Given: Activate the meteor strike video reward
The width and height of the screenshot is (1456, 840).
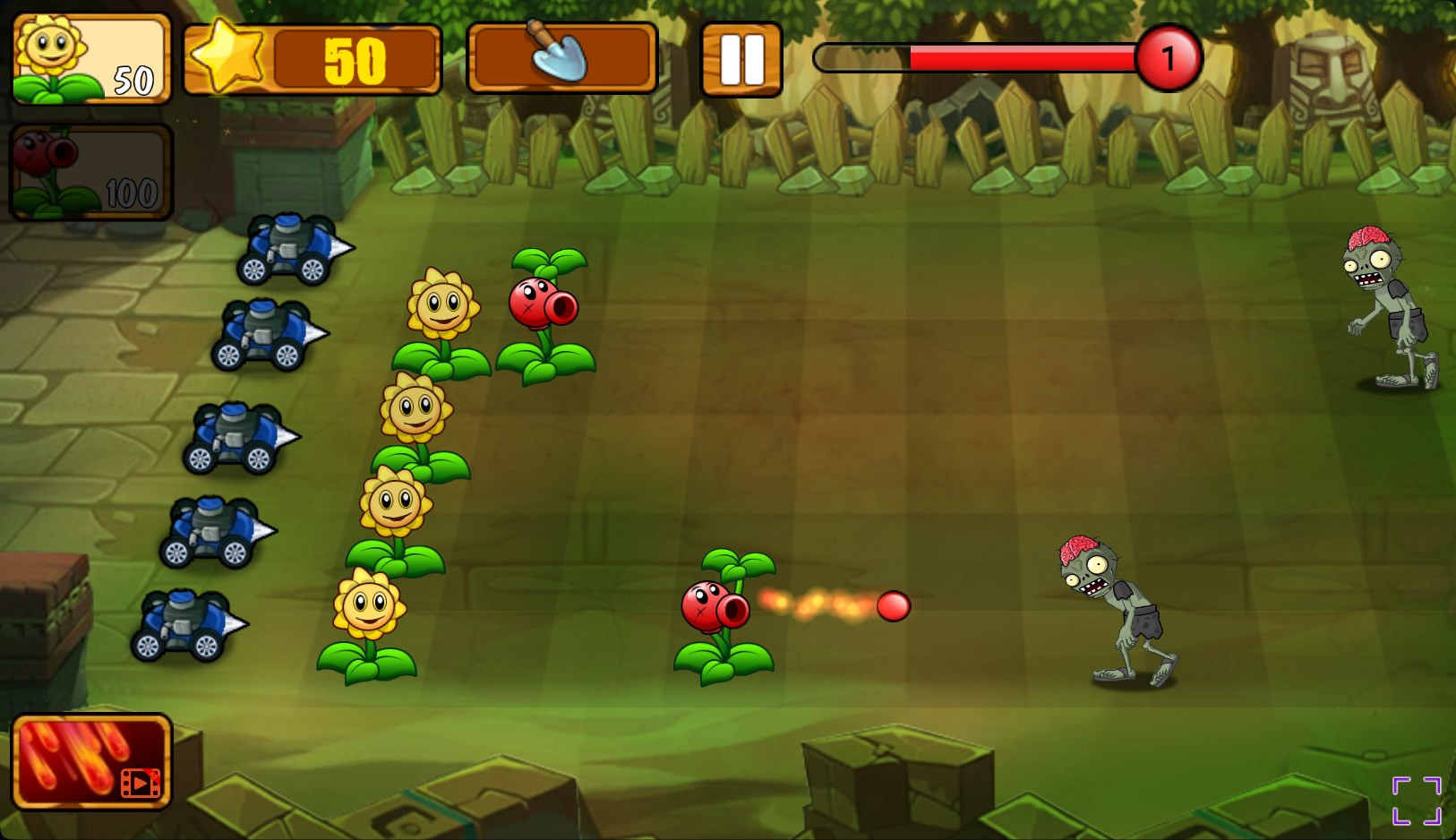Looking at the screenshot, I should pos(90,761).
